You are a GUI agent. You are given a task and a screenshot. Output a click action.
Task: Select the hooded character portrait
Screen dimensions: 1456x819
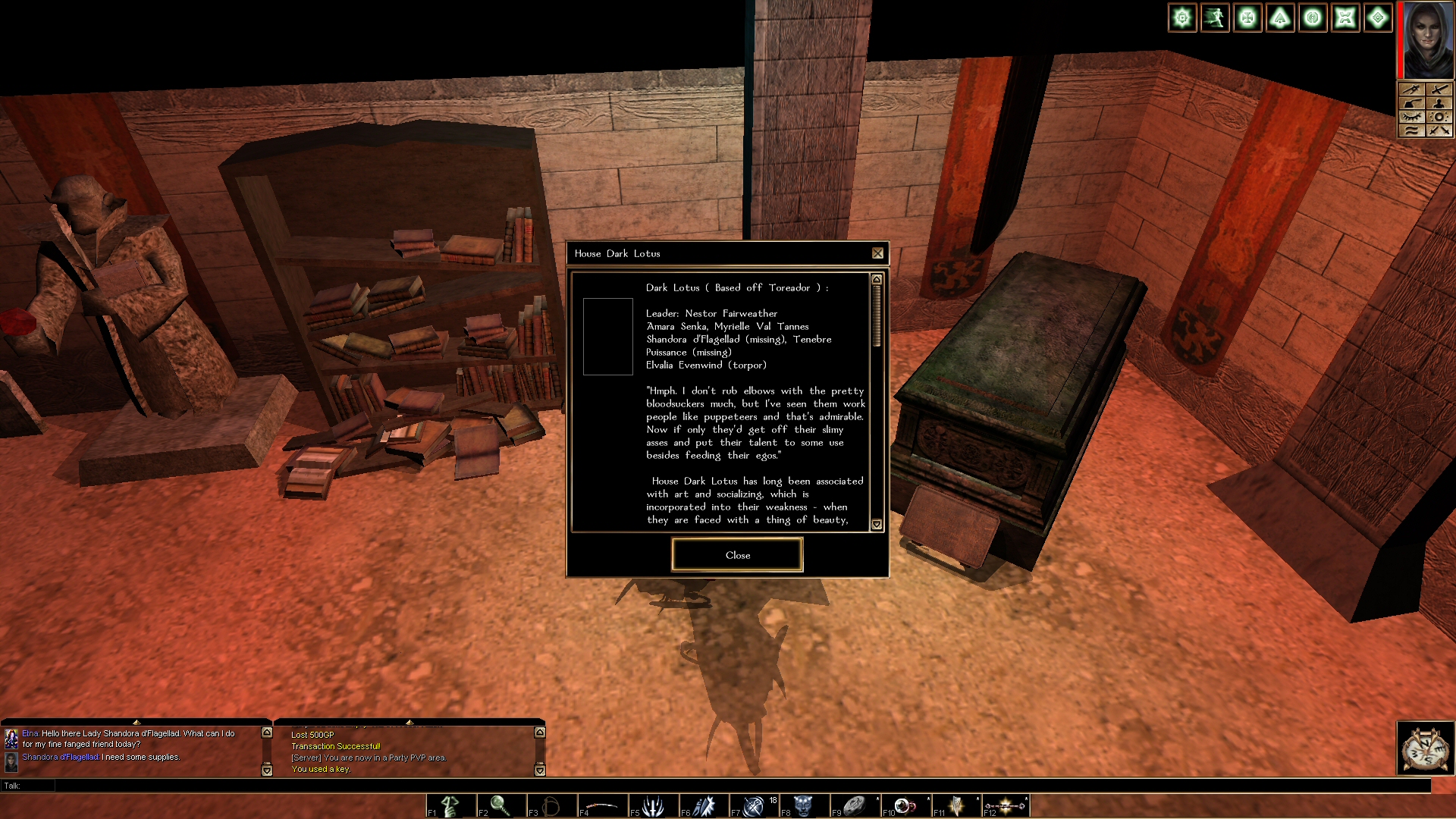[x=1428, y=39]
